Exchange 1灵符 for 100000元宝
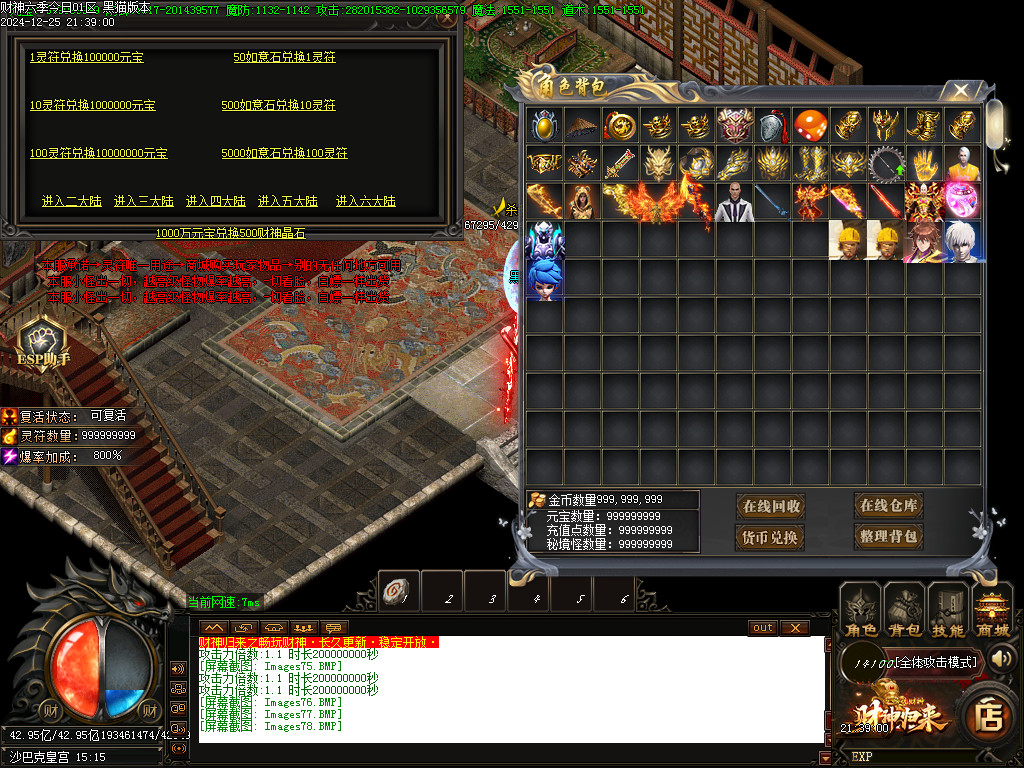 (x=86, y=58)
